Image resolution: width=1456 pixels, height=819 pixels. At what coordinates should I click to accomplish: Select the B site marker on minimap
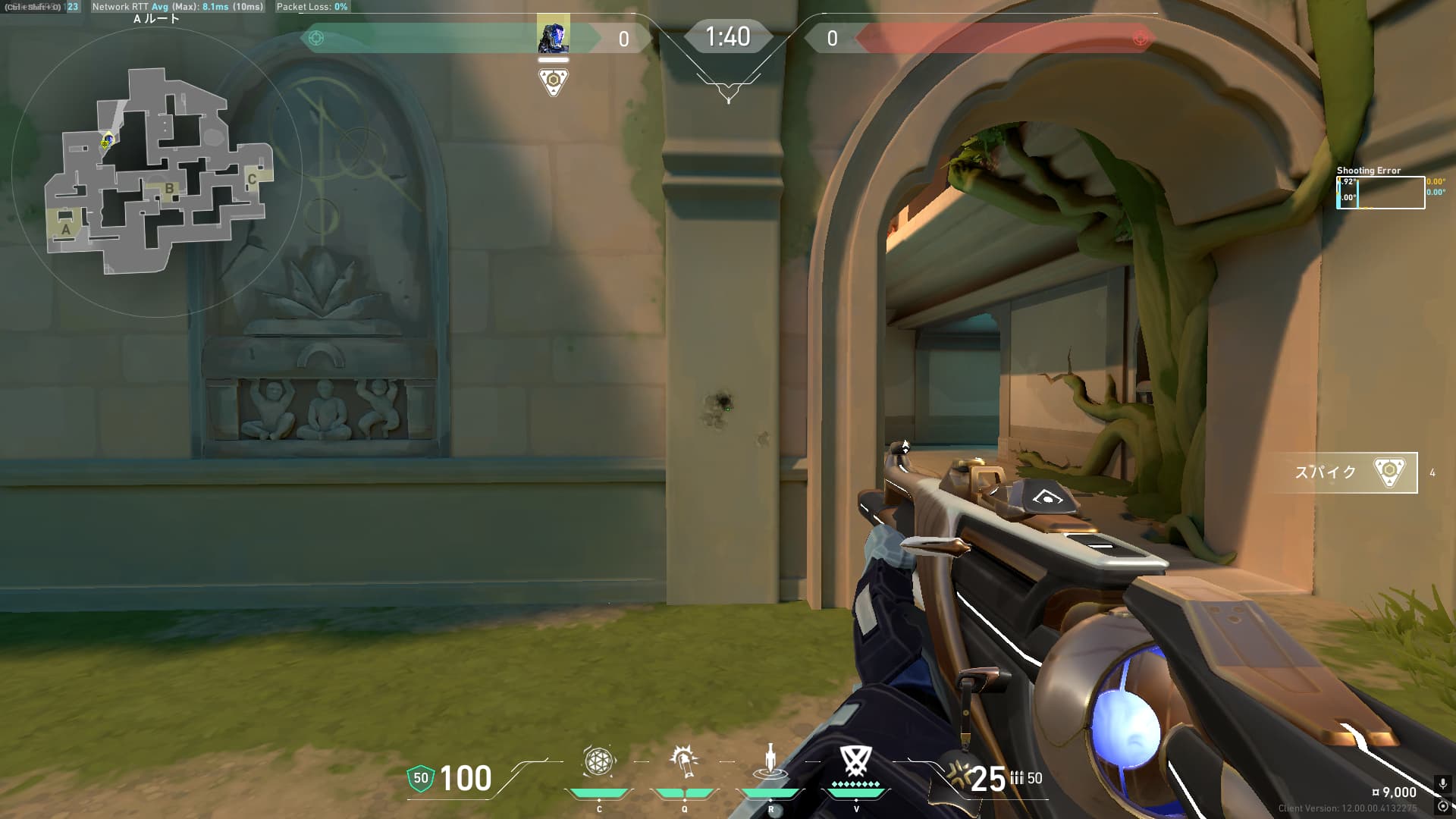(169, 188)
